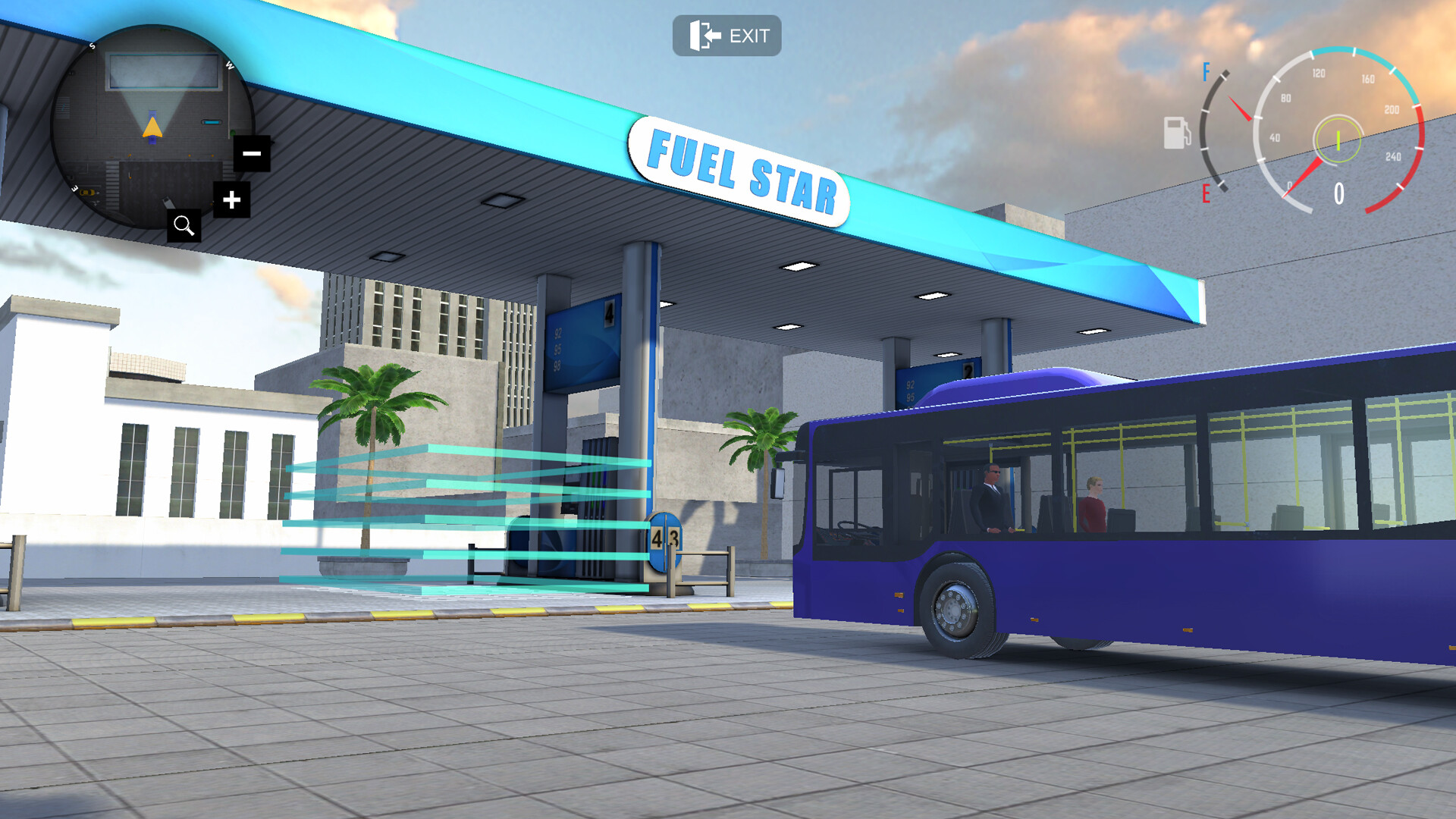Toggle minimap zoom in with the plus button

coord(233,200)
